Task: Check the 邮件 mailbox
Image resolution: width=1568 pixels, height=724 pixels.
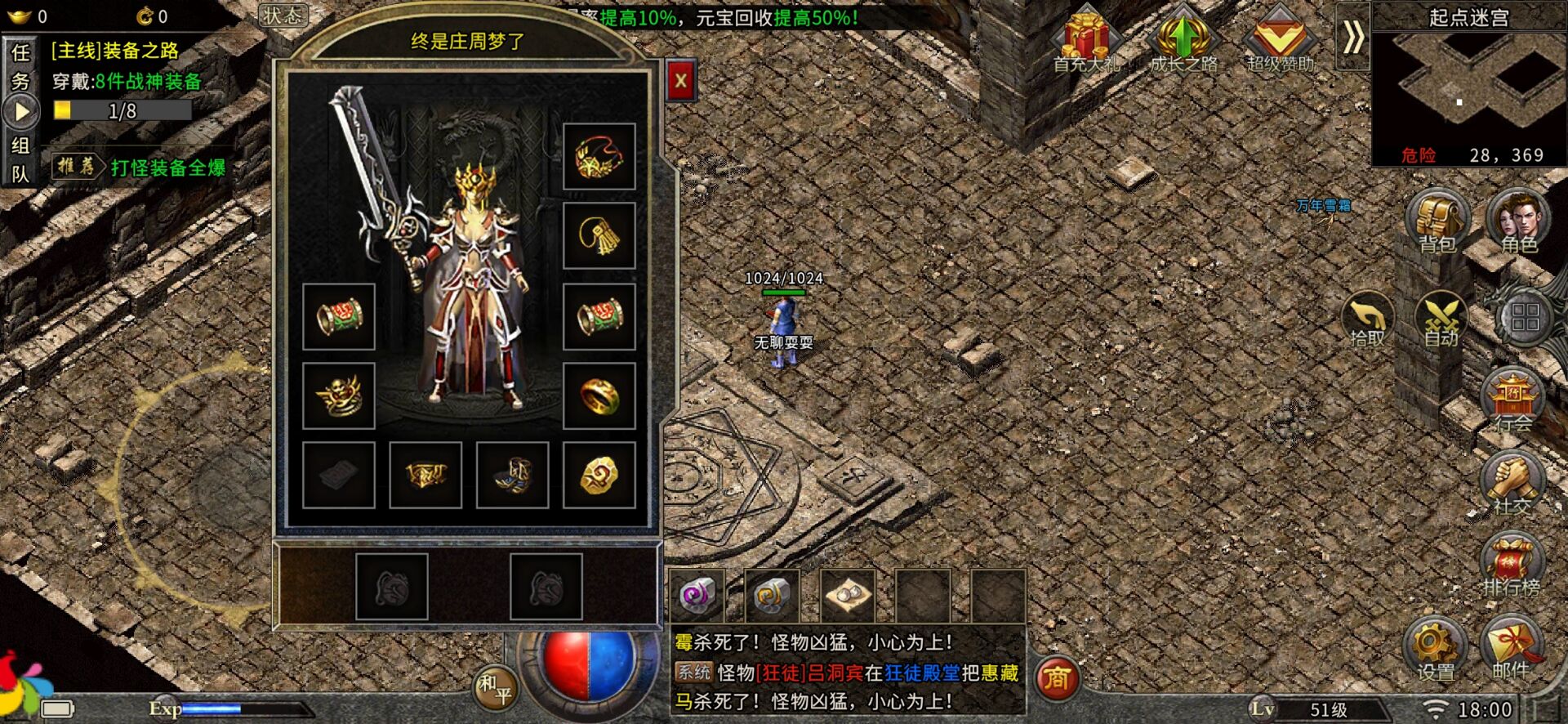Action: [1511, 649]
